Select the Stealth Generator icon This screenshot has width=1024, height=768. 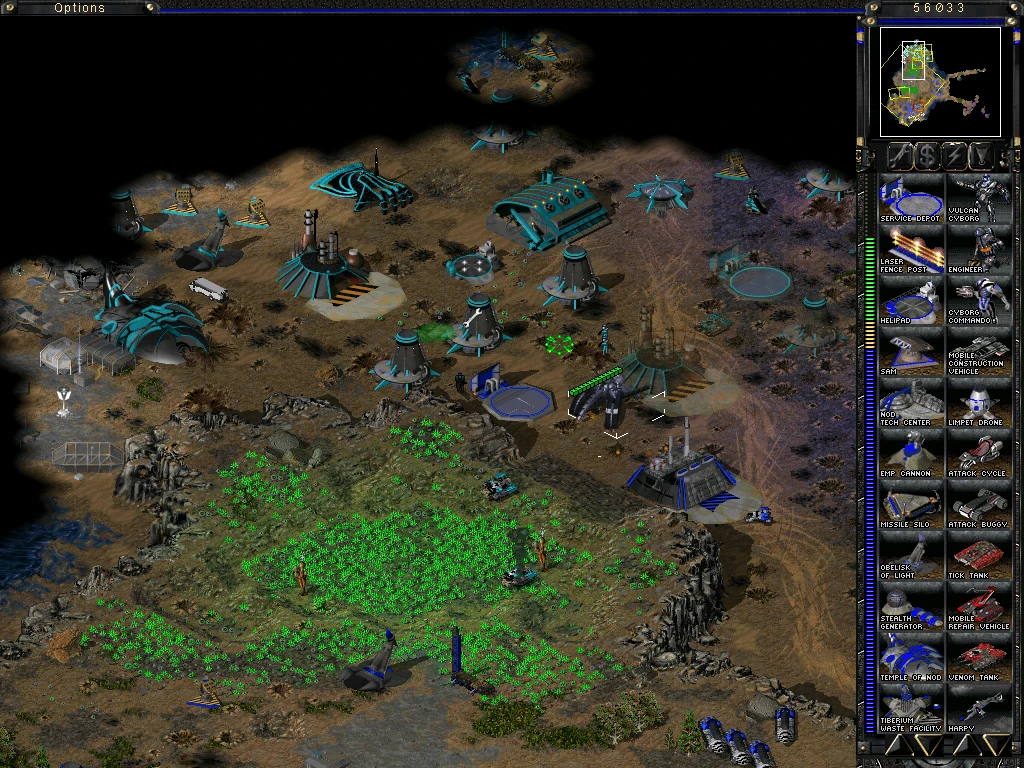[x=911, y=607]
